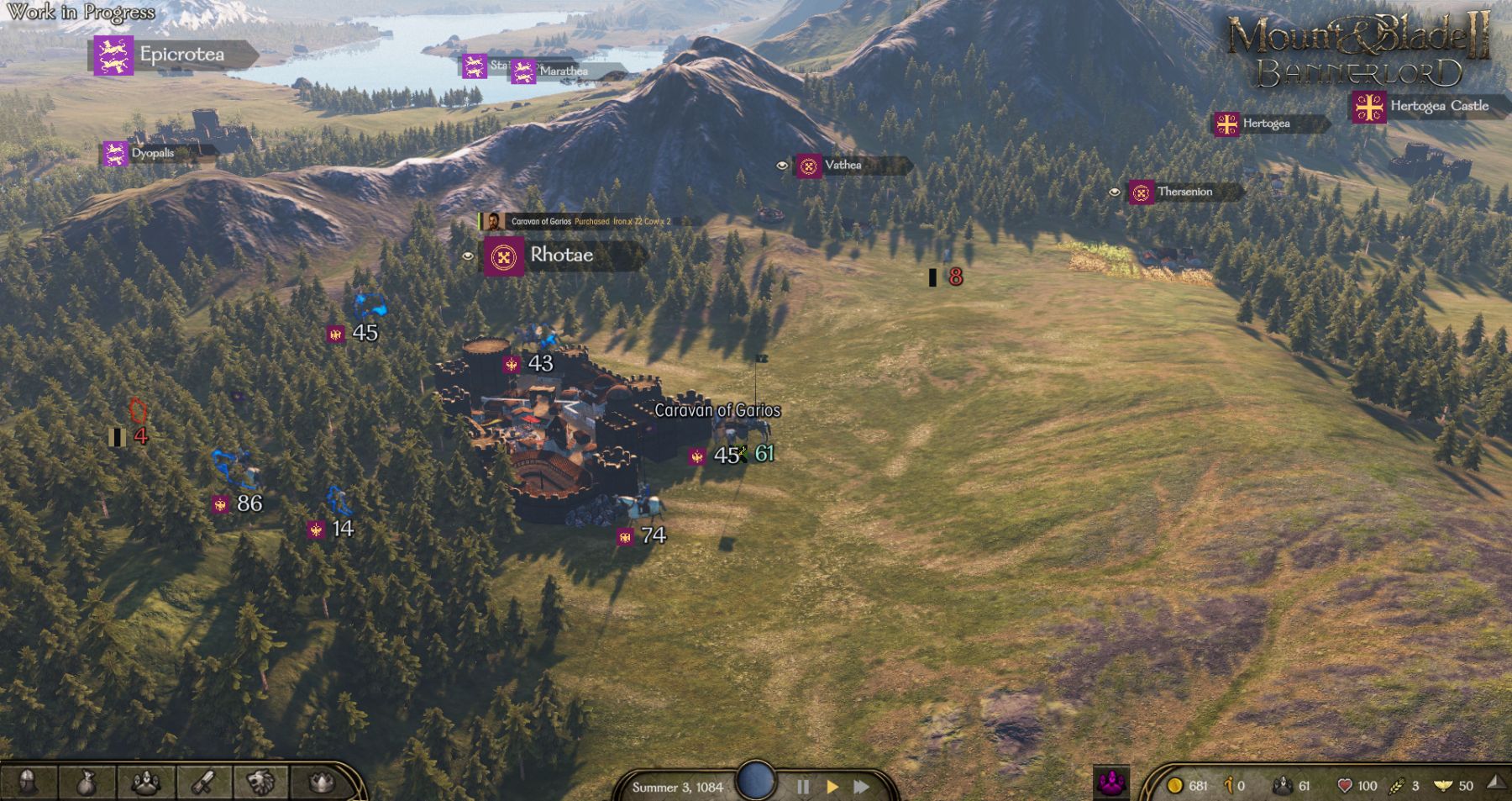Open the party screen from the bottom bar
This screenshot has height=801, width=1512.
146,783
